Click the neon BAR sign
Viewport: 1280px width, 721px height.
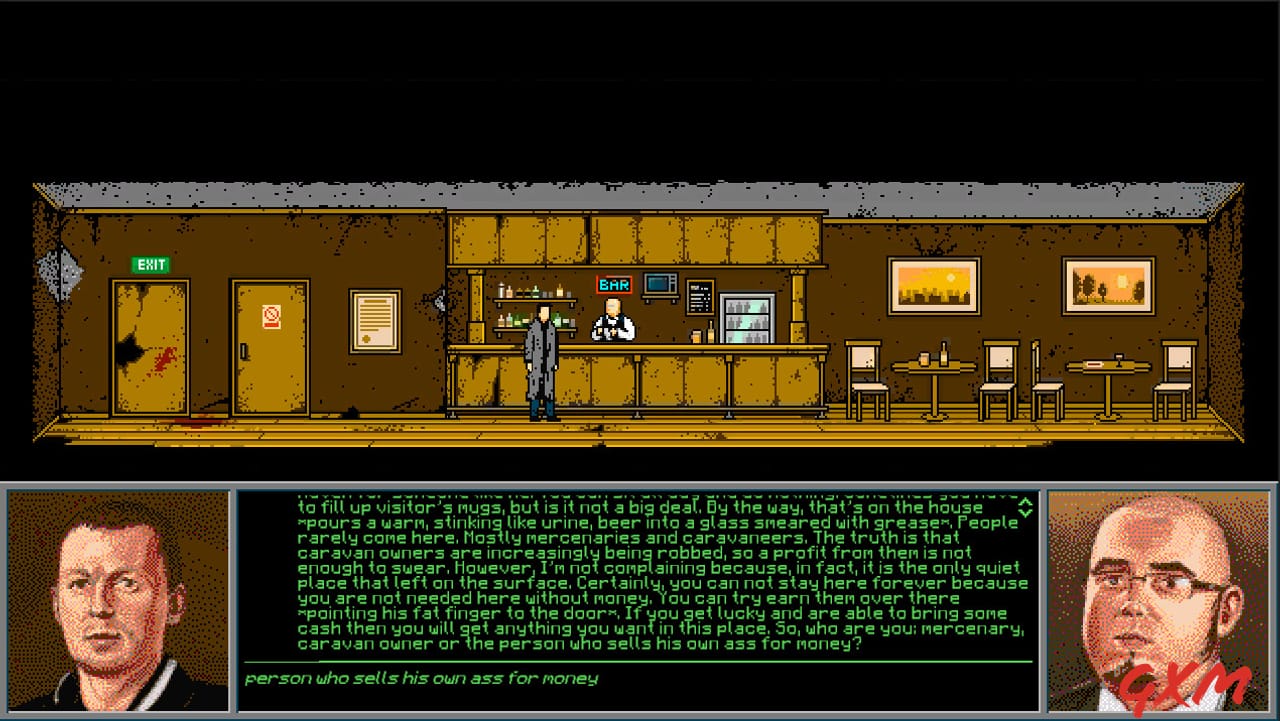(613, 284)
